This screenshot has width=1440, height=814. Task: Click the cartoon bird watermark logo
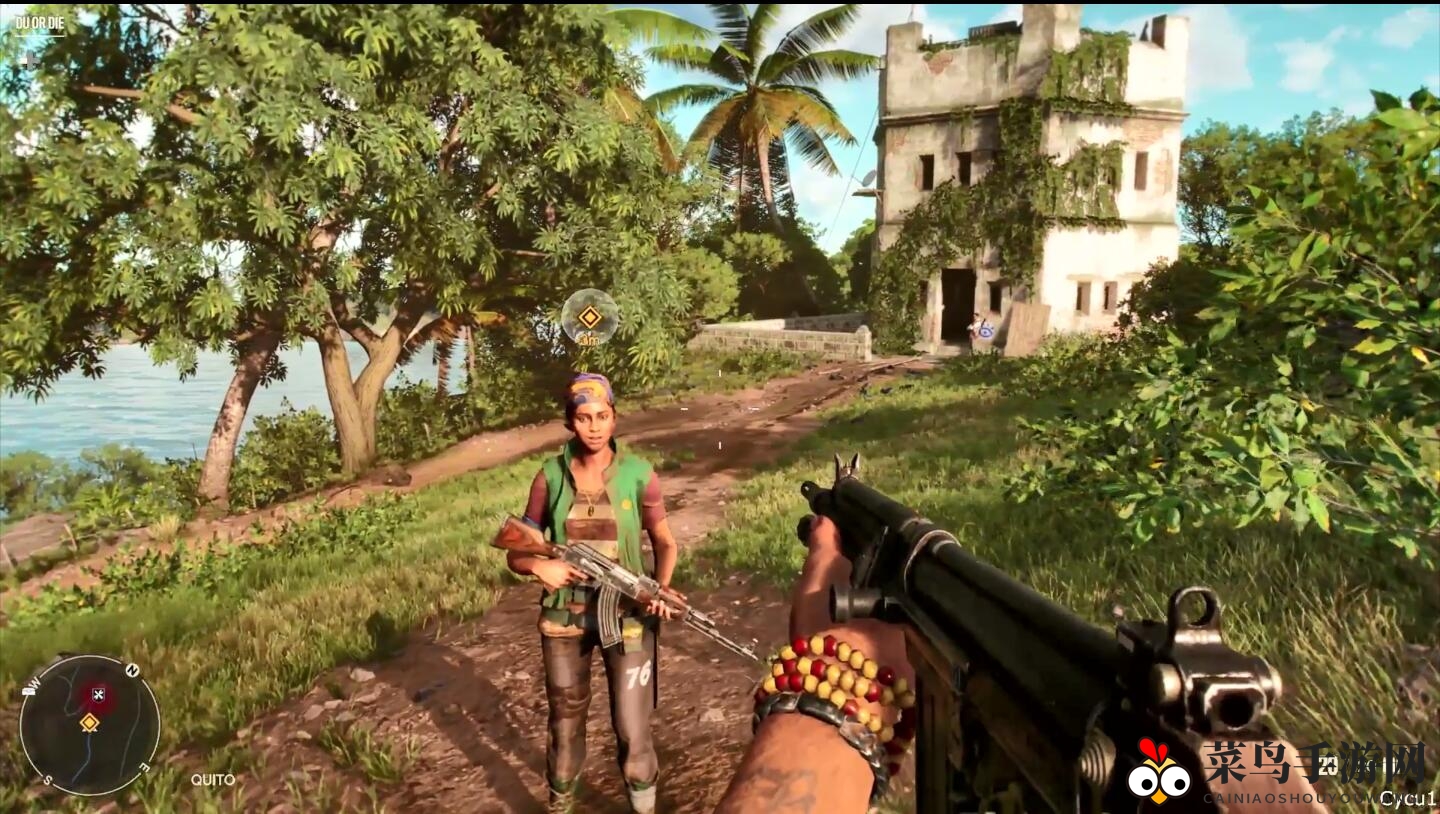point(1159,773)
